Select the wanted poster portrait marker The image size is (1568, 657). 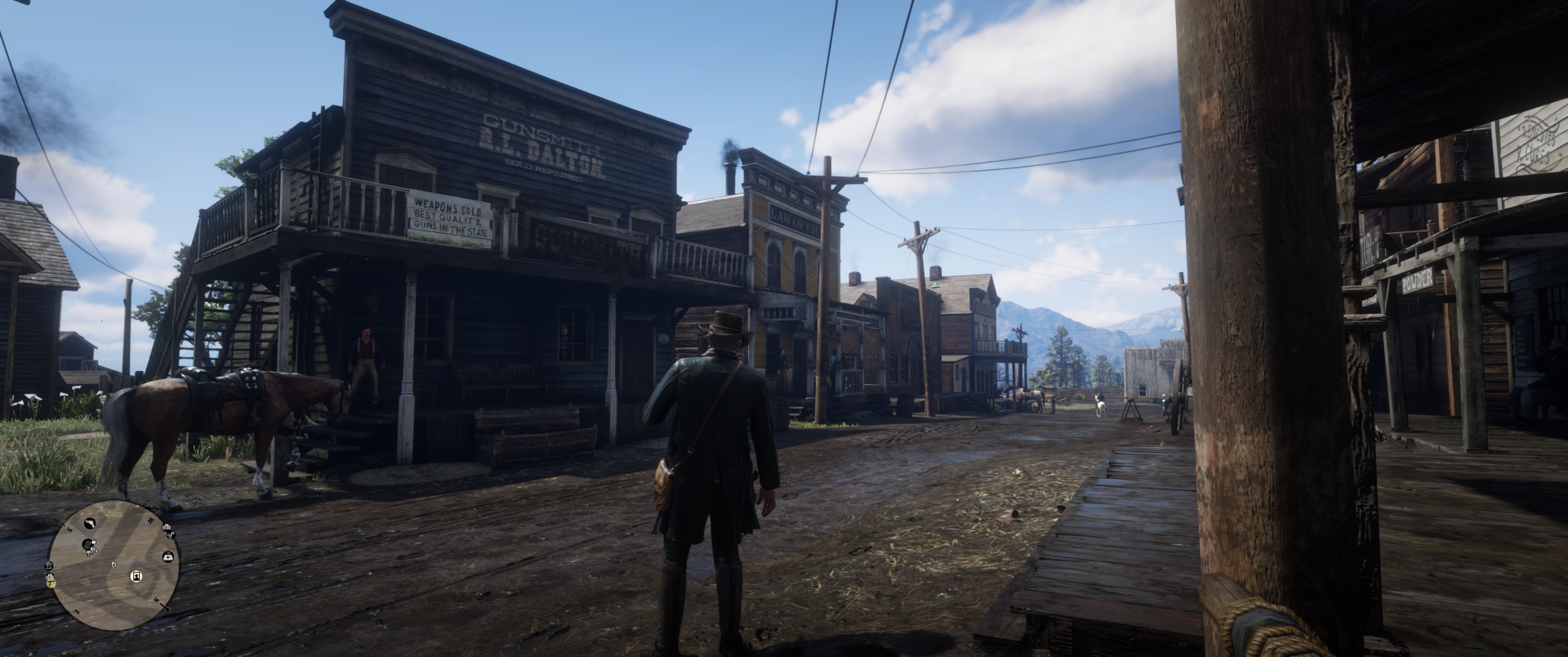click(x=136, y=576)
